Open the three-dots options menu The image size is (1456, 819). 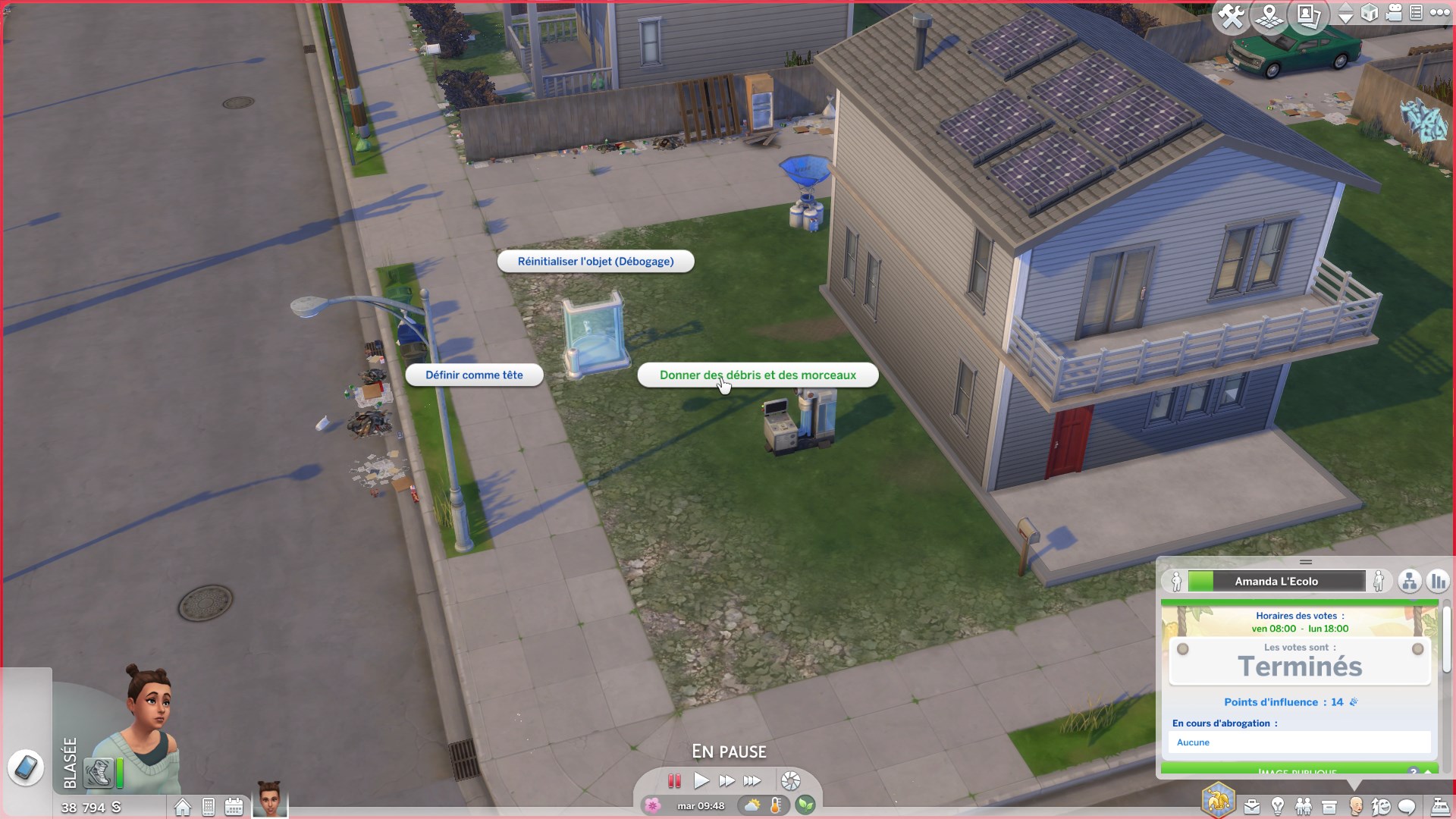[1439, 13]
